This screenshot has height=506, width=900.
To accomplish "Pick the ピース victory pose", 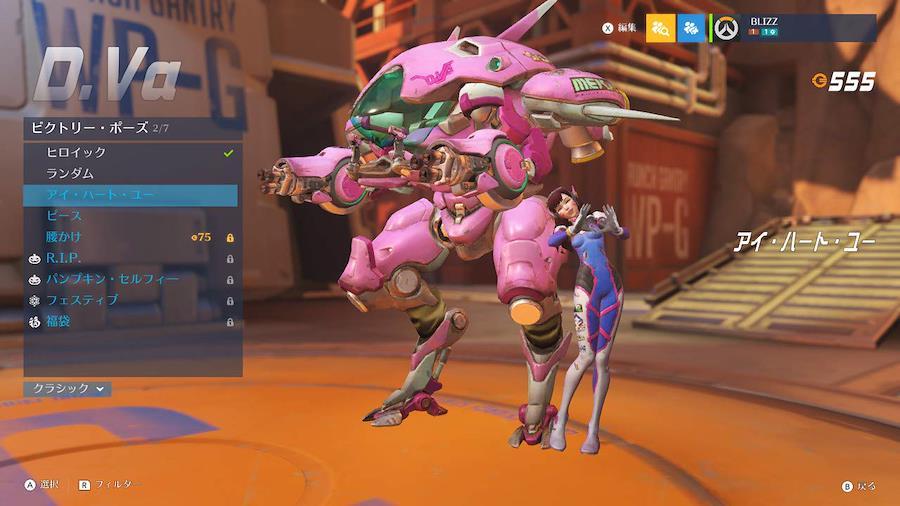I will tap(130, 216).
